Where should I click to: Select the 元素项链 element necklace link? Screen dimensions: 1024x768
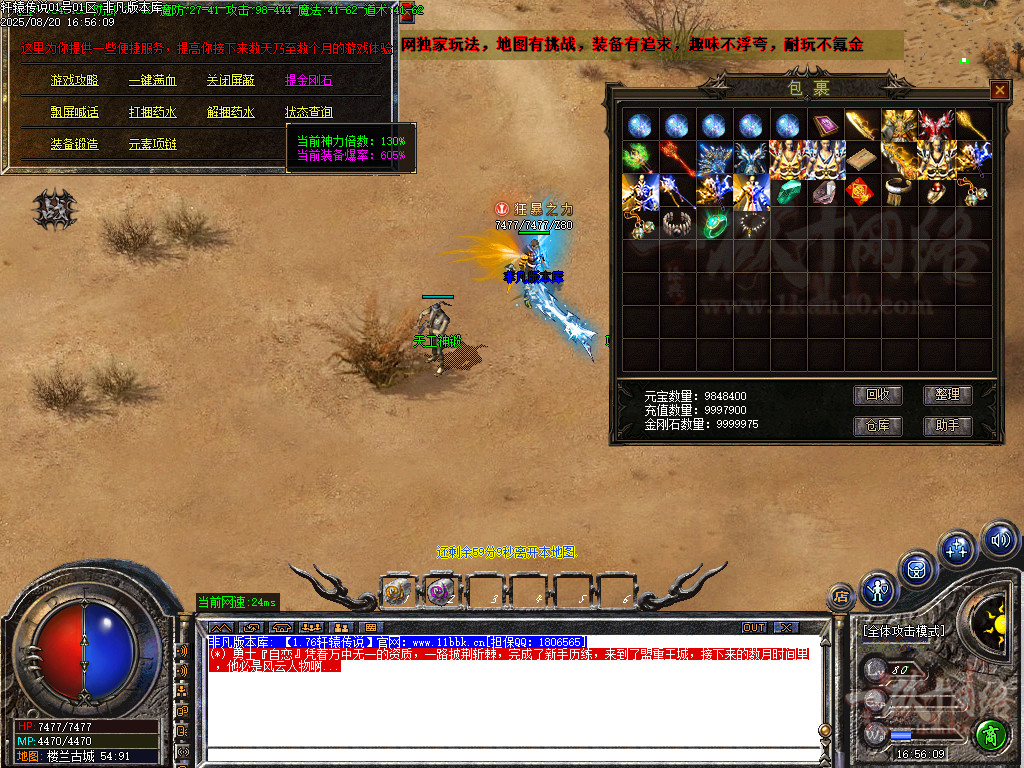pos(152,145)
